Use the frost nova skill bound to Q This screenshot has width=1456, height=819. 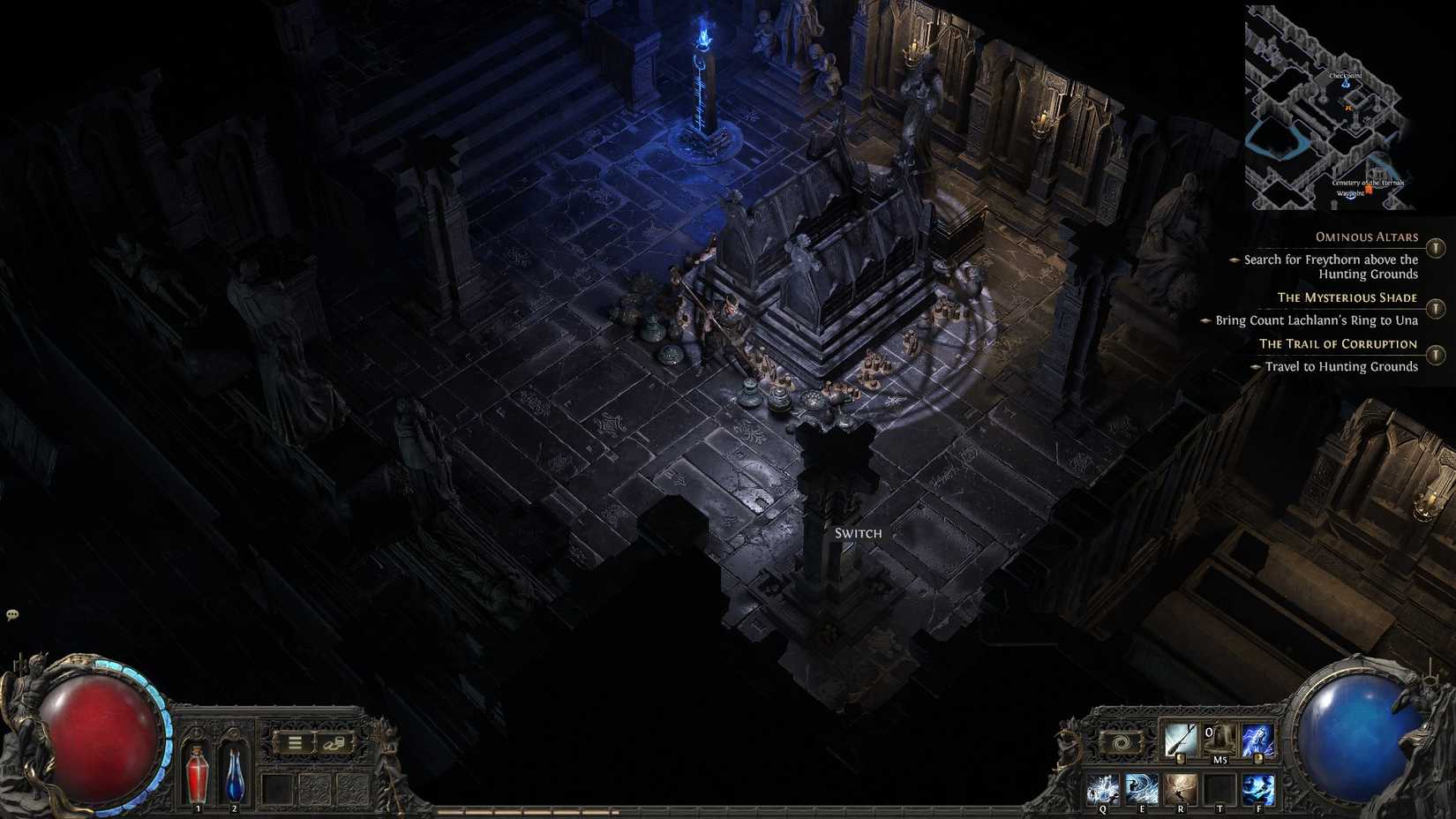tap(1103, 788)
